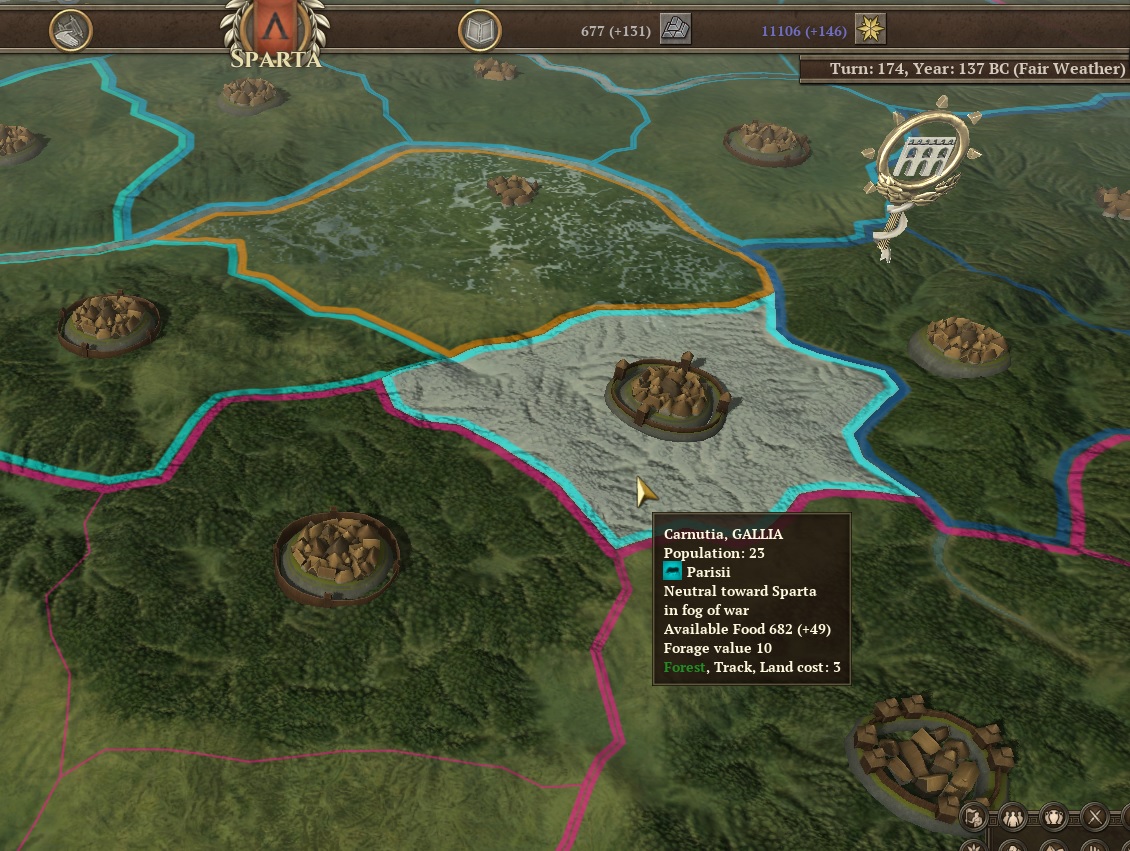The height and width of the screenshot is (851, 1130).
Task: Open the flag-bearer button in bottom panel
Action: pyautogui.click(x=975, y=817)
